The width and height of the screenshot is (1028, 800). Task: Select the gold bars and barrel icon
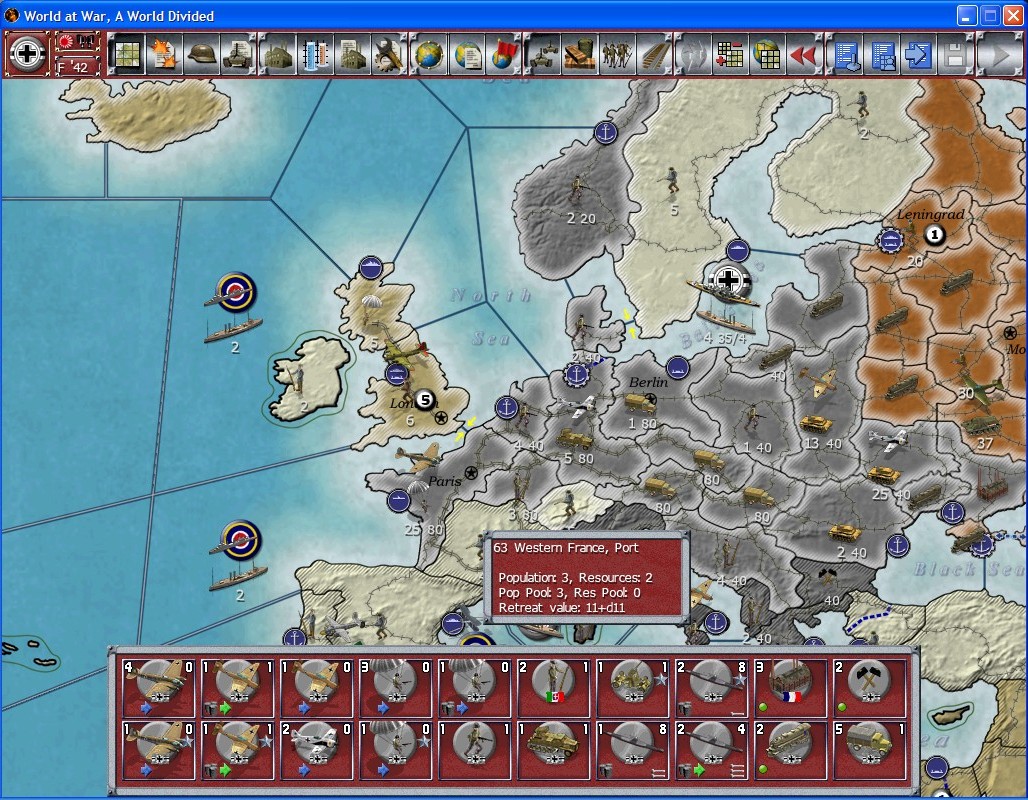click(x=577, y=54)
